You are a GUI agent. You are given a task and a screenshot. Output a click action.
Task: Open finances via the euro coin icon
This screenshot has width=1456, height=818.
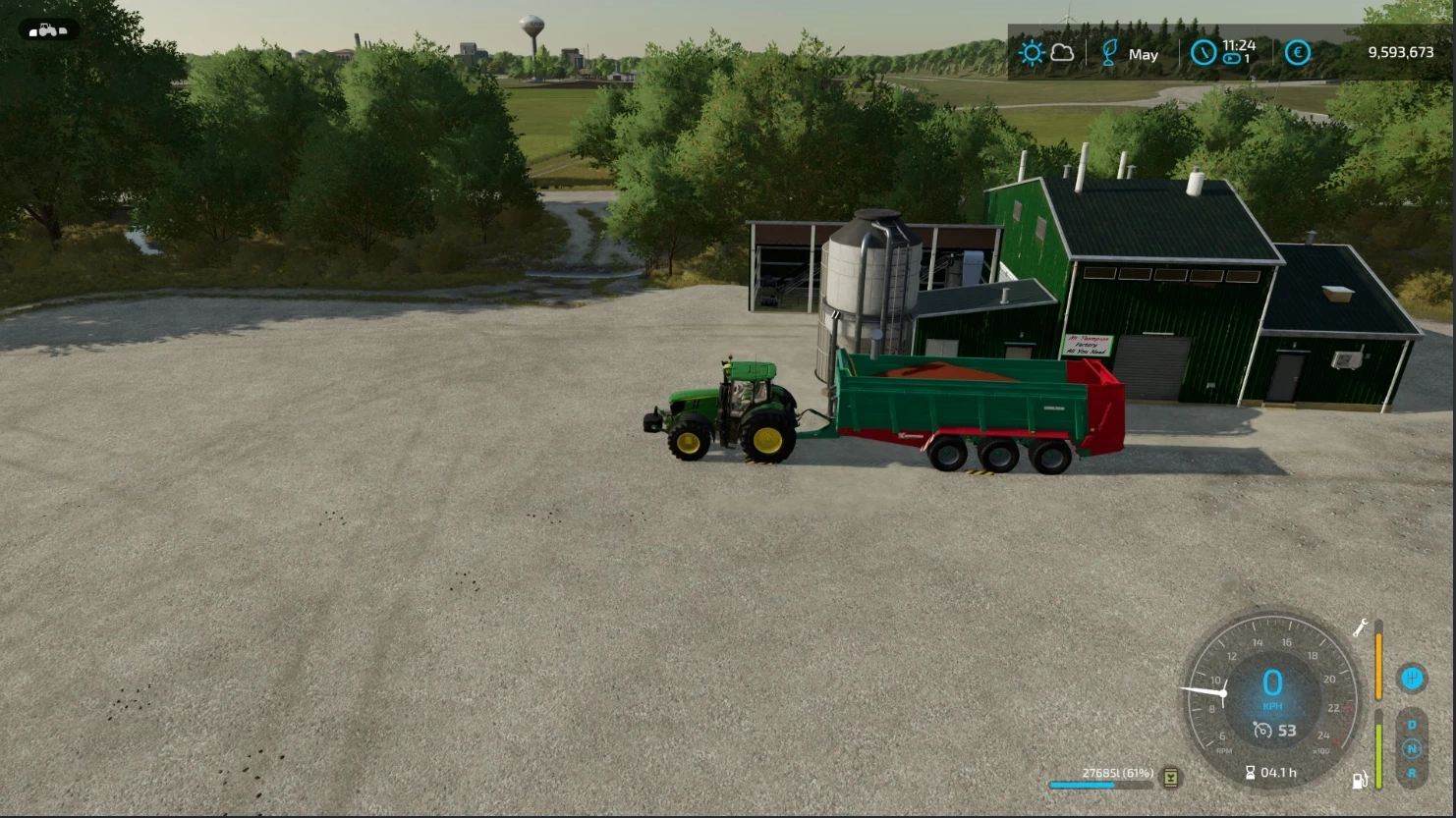(1297, 53)
